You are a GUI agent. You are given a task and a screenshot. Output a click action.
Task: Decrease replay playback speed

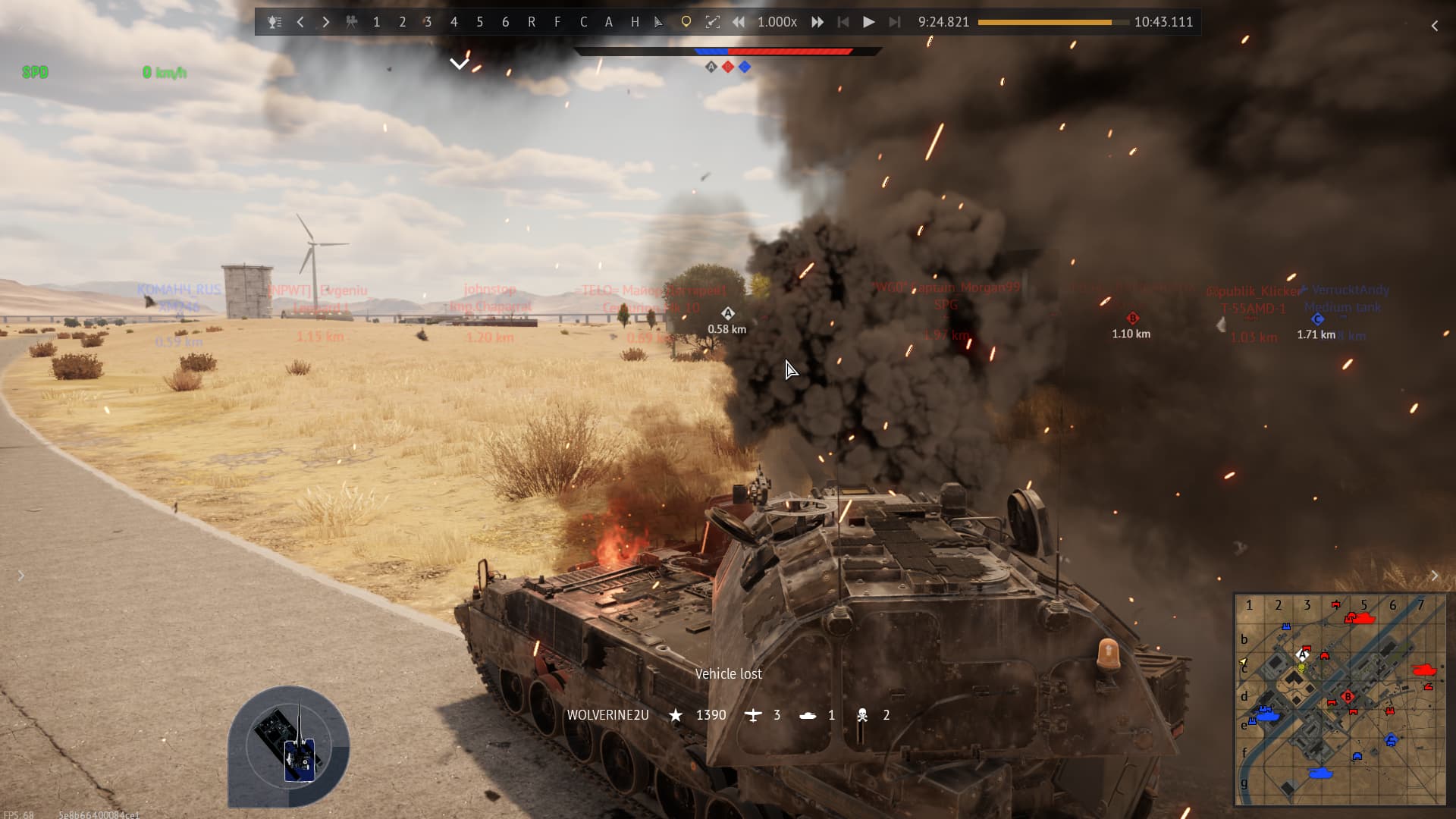[x=738, y=22]
